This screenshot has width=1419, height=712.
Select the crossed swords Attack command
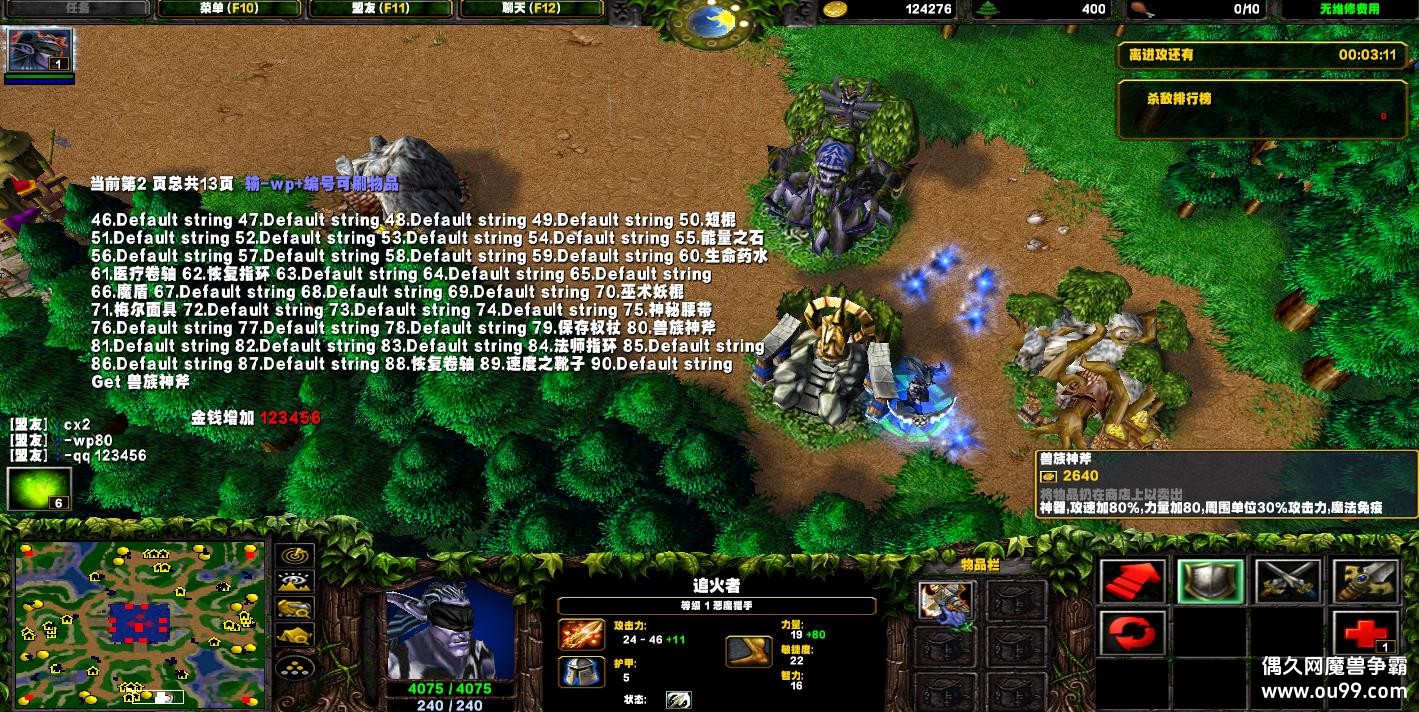point(1287,581)
